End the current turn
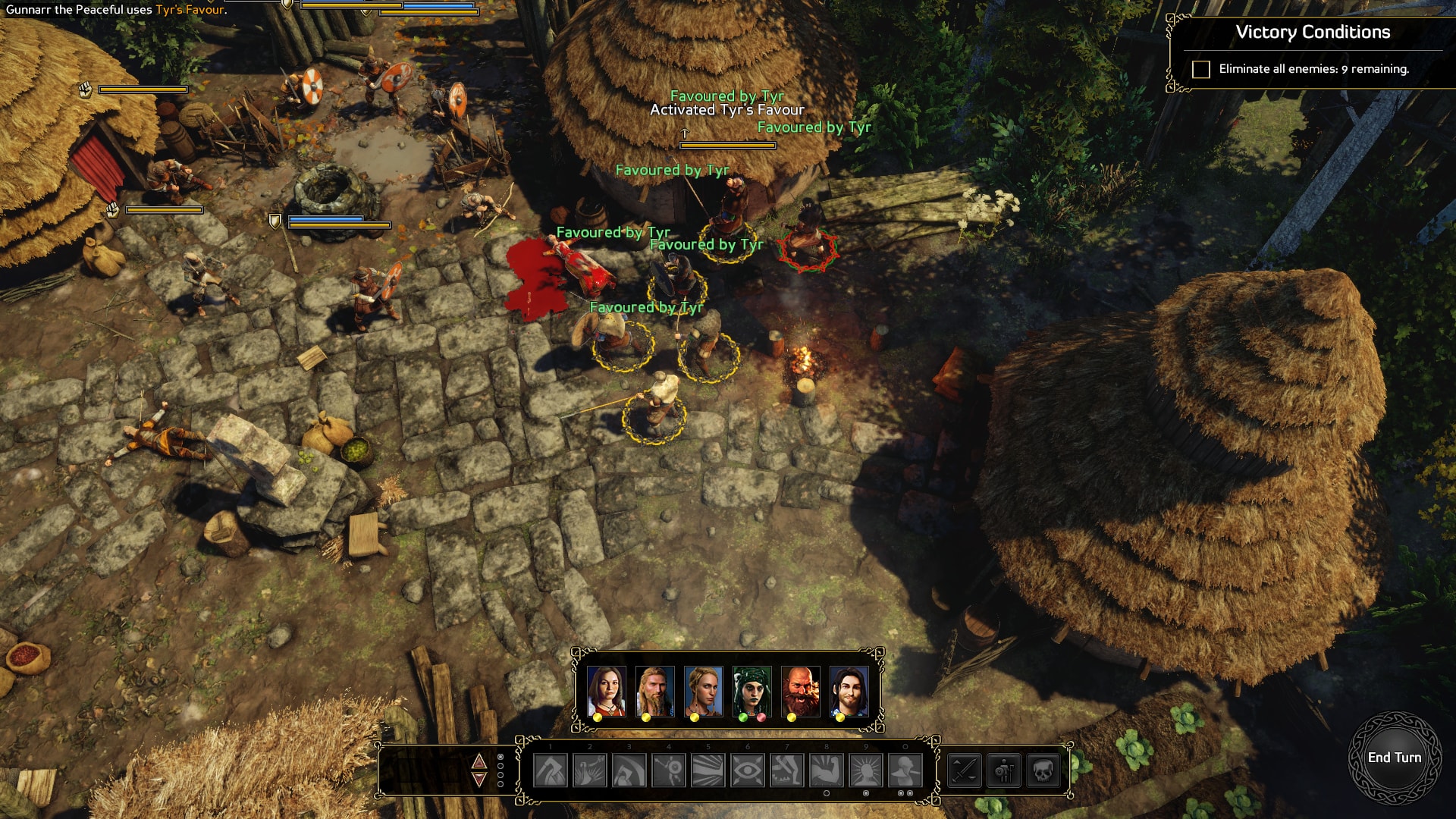This screenshot has width=1456, height=819. click(x=1394, y=758)
